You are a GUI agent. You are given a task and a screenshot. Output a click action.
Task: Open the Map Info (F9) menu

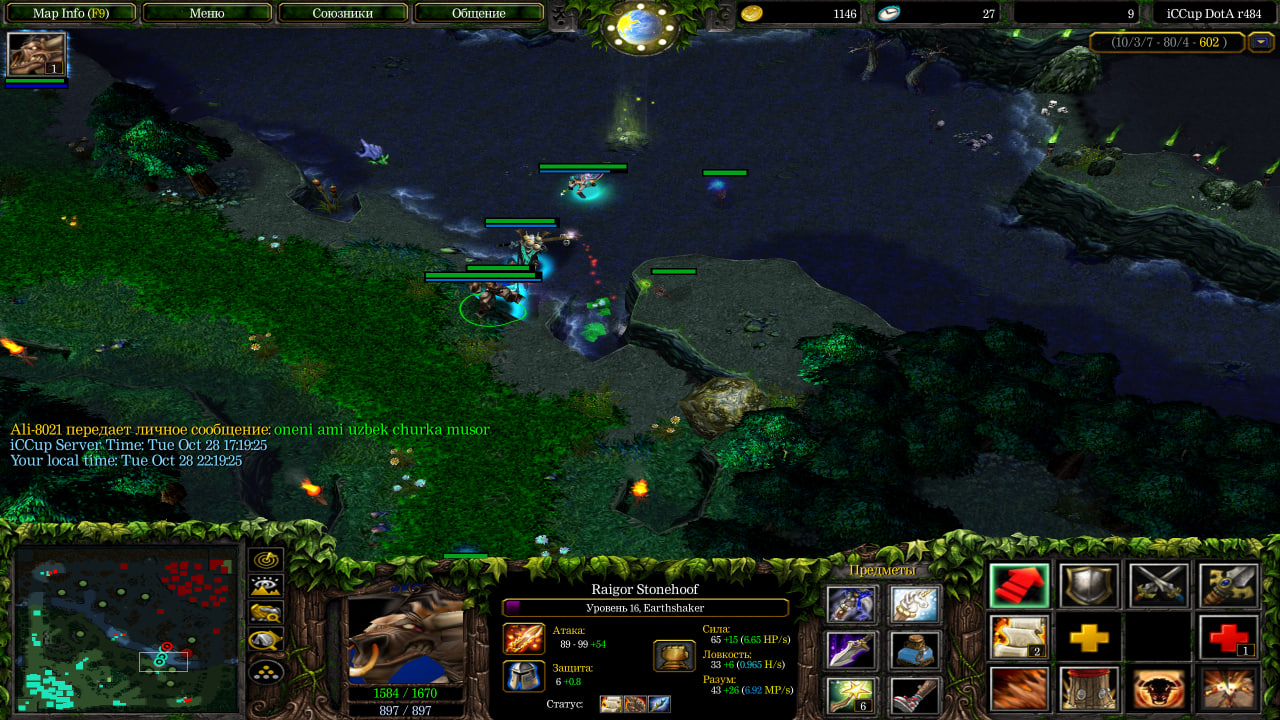point(70,13)
